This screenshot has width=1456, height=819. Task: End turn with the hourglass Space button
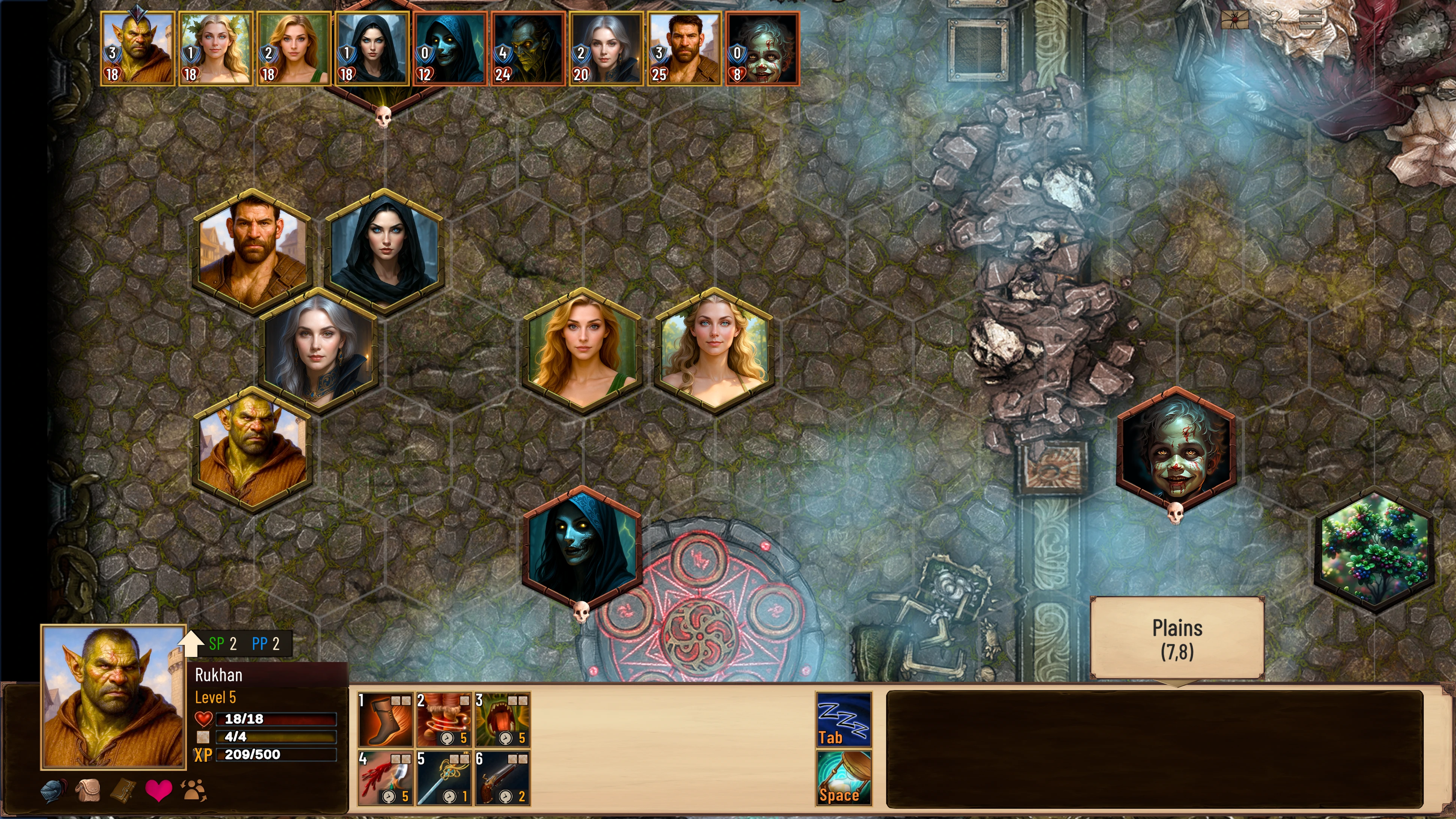click(x=843, y=778)
